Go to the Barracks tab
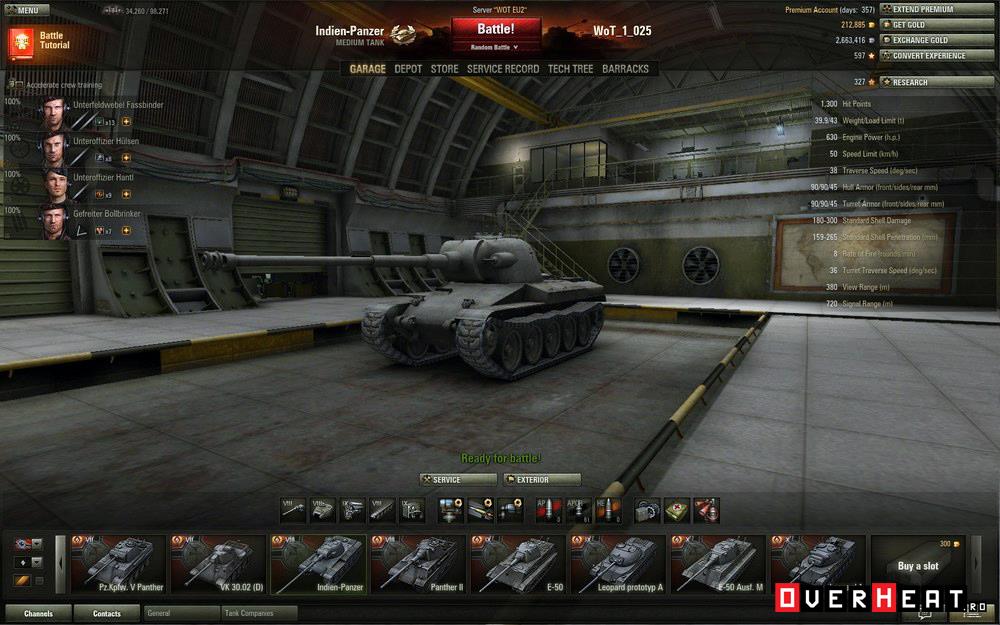Image resolution: width=1000 pixels, height=625 pixels. coord(626,69)
